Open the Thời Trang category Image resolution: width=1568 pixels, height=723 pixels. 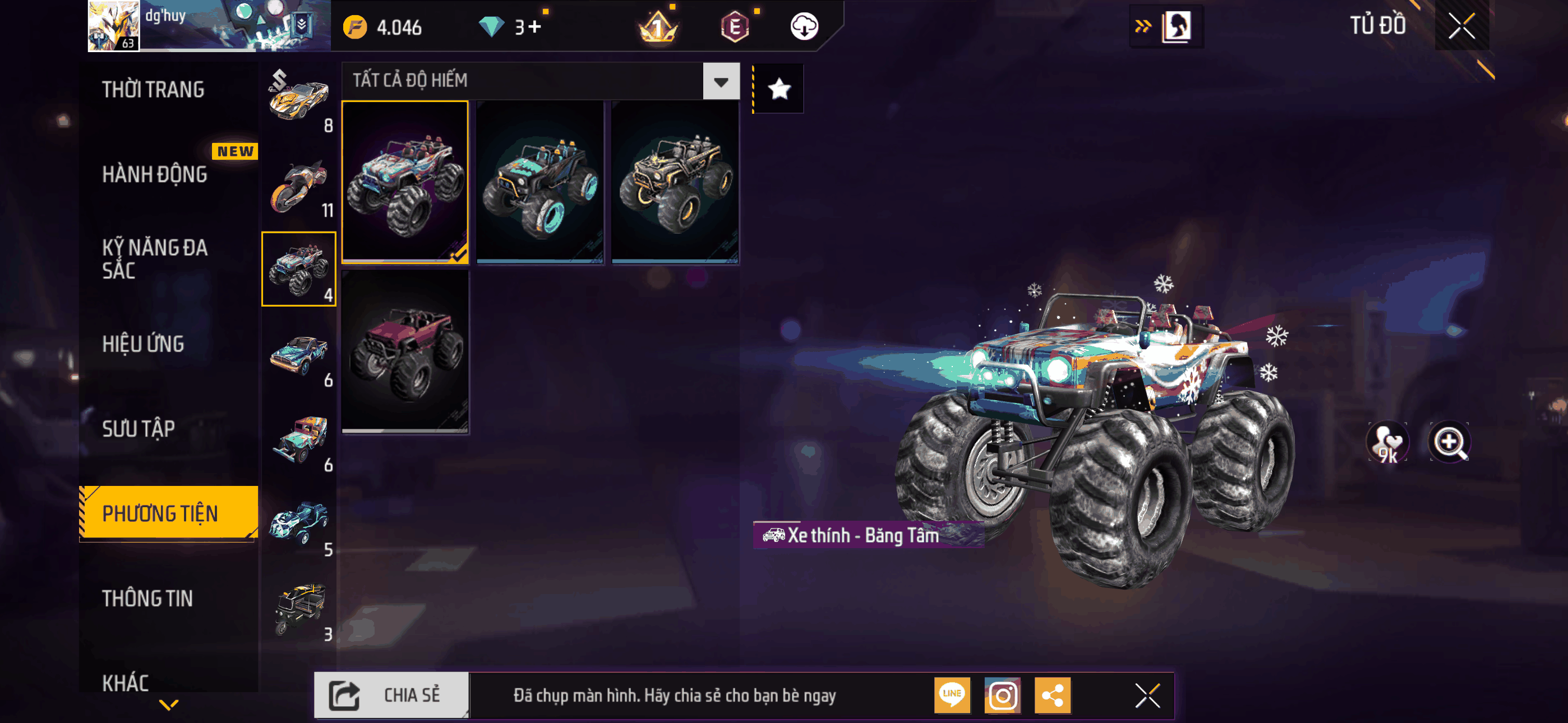[153, 90]
